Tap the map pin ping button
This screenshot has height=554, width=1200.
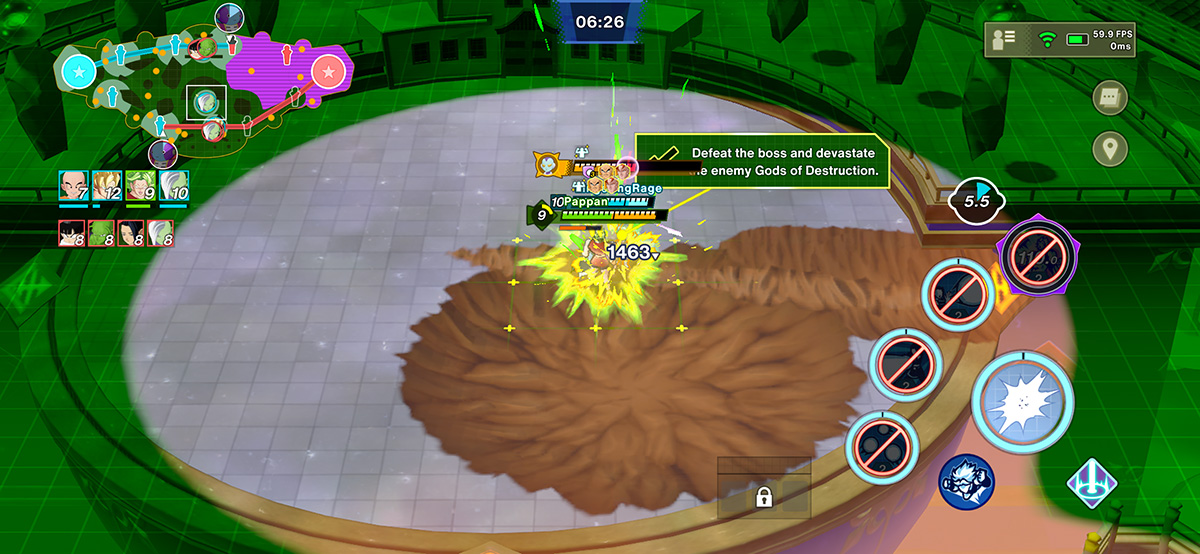pos(1110,149)
